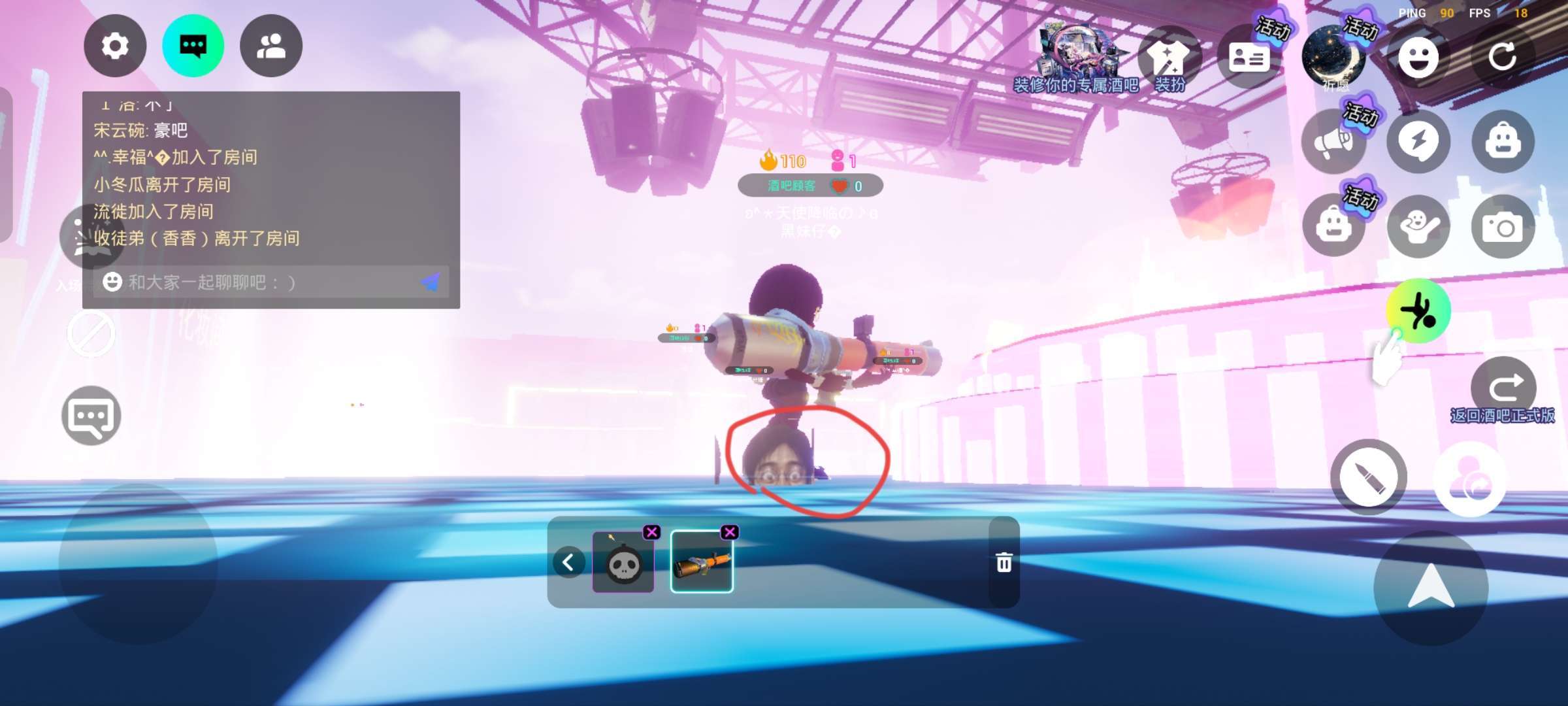
Task: Jump using the up arrow button
Action: 1431,587
